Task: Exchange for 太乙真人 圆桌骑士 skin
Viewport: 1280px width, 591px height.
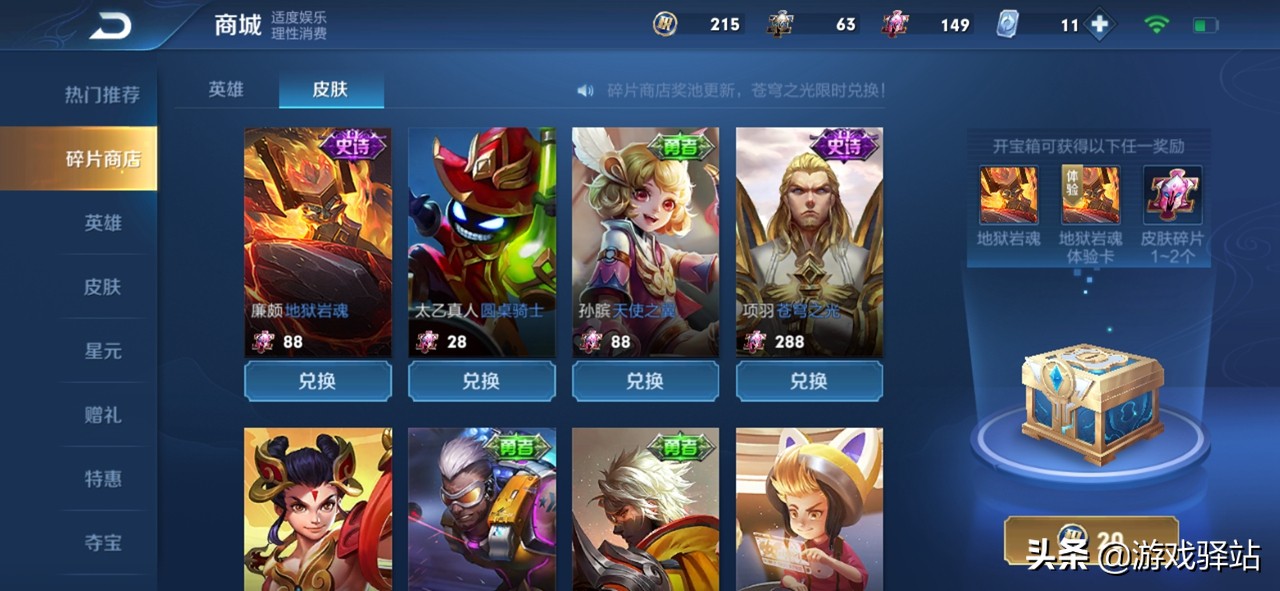Action: (482, 381)
